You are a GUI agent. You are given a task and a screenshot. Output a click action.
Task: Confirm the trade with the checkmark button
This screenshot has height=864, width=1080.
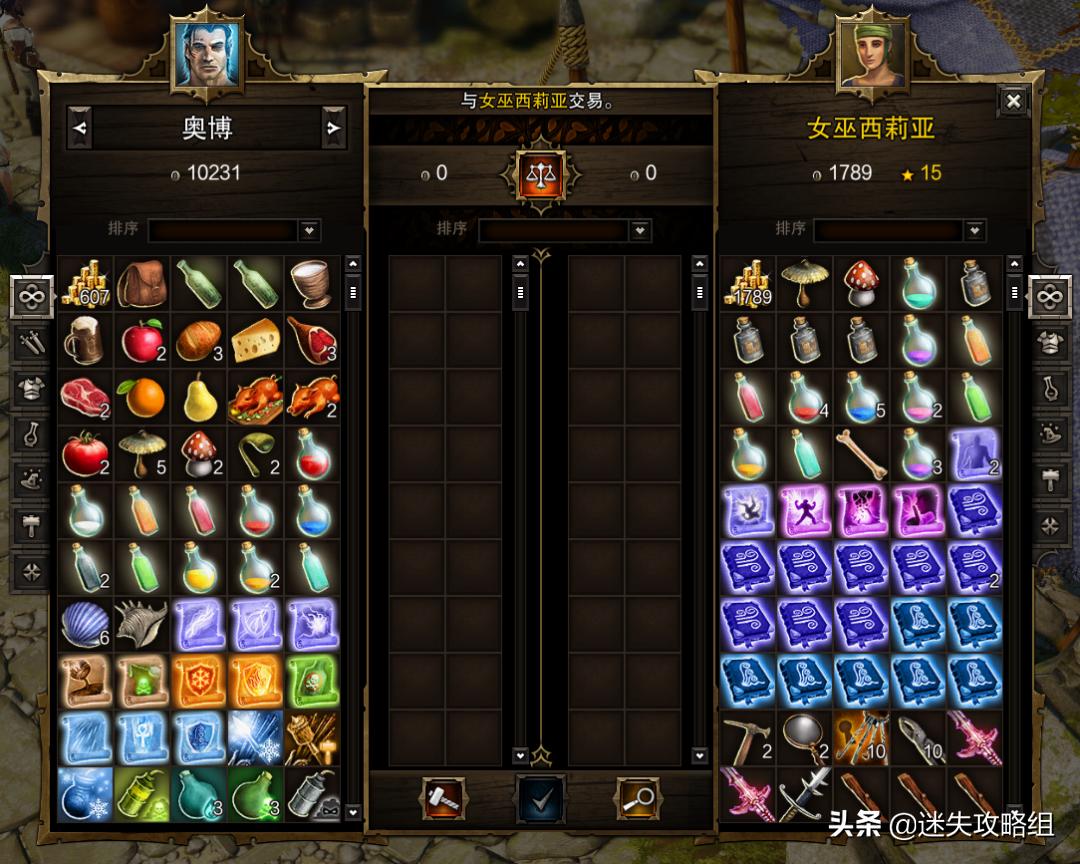pyautogui.click(x=541, y=797)
